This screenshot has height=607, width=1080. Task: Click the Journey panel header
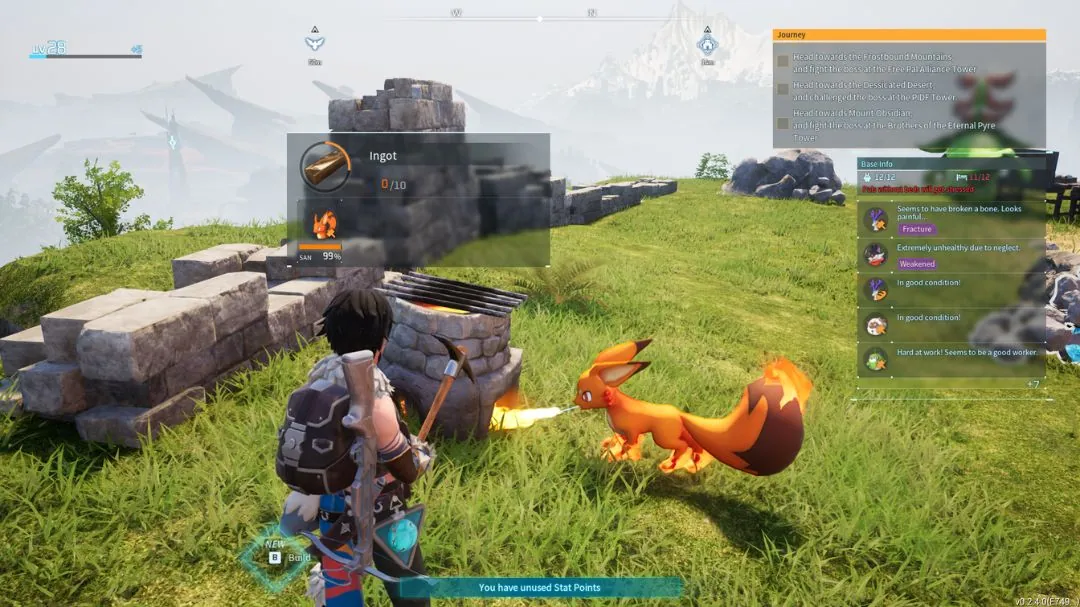click(908, 34)
